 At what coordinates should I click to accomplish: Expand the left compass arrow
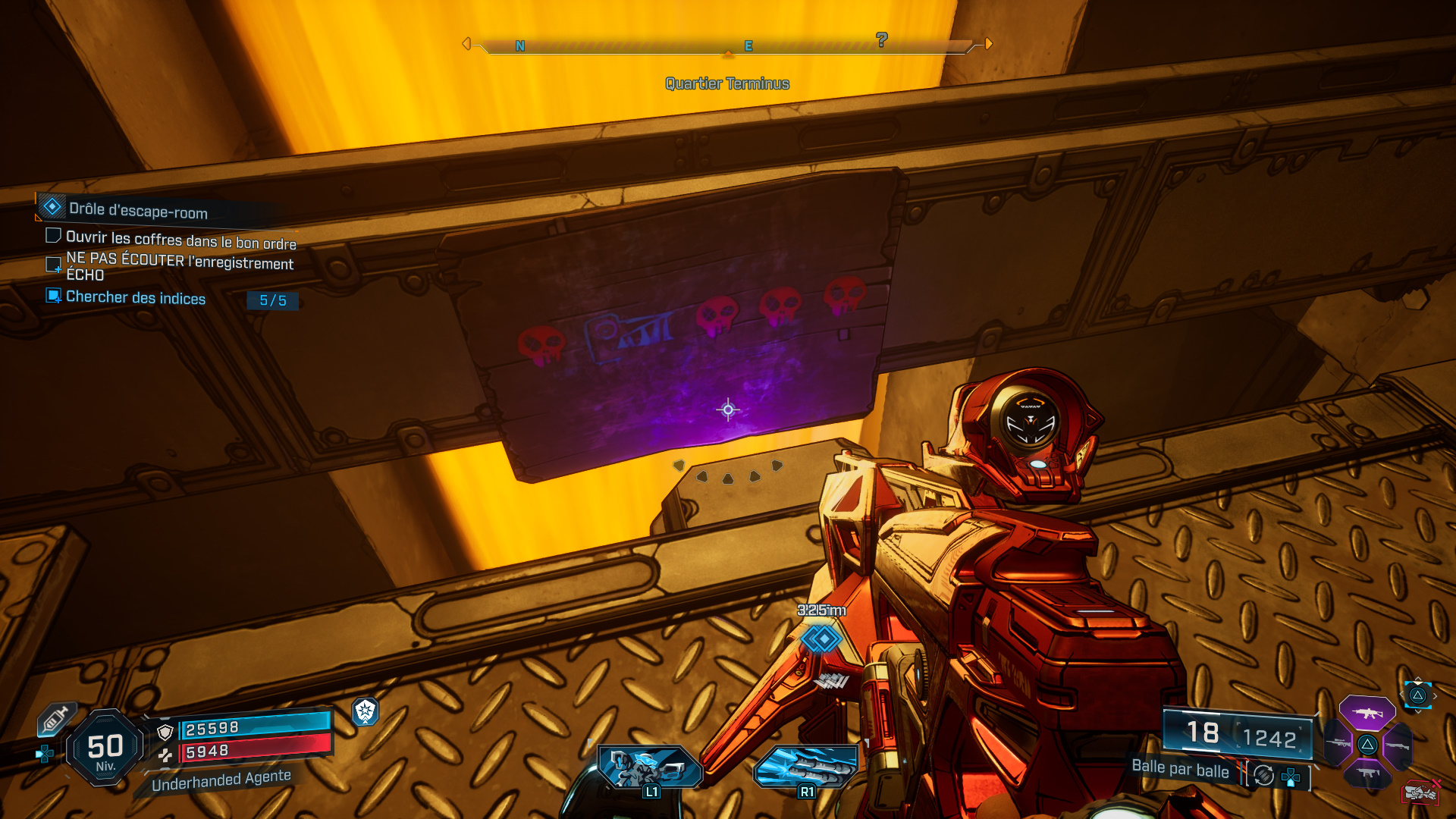468,44
